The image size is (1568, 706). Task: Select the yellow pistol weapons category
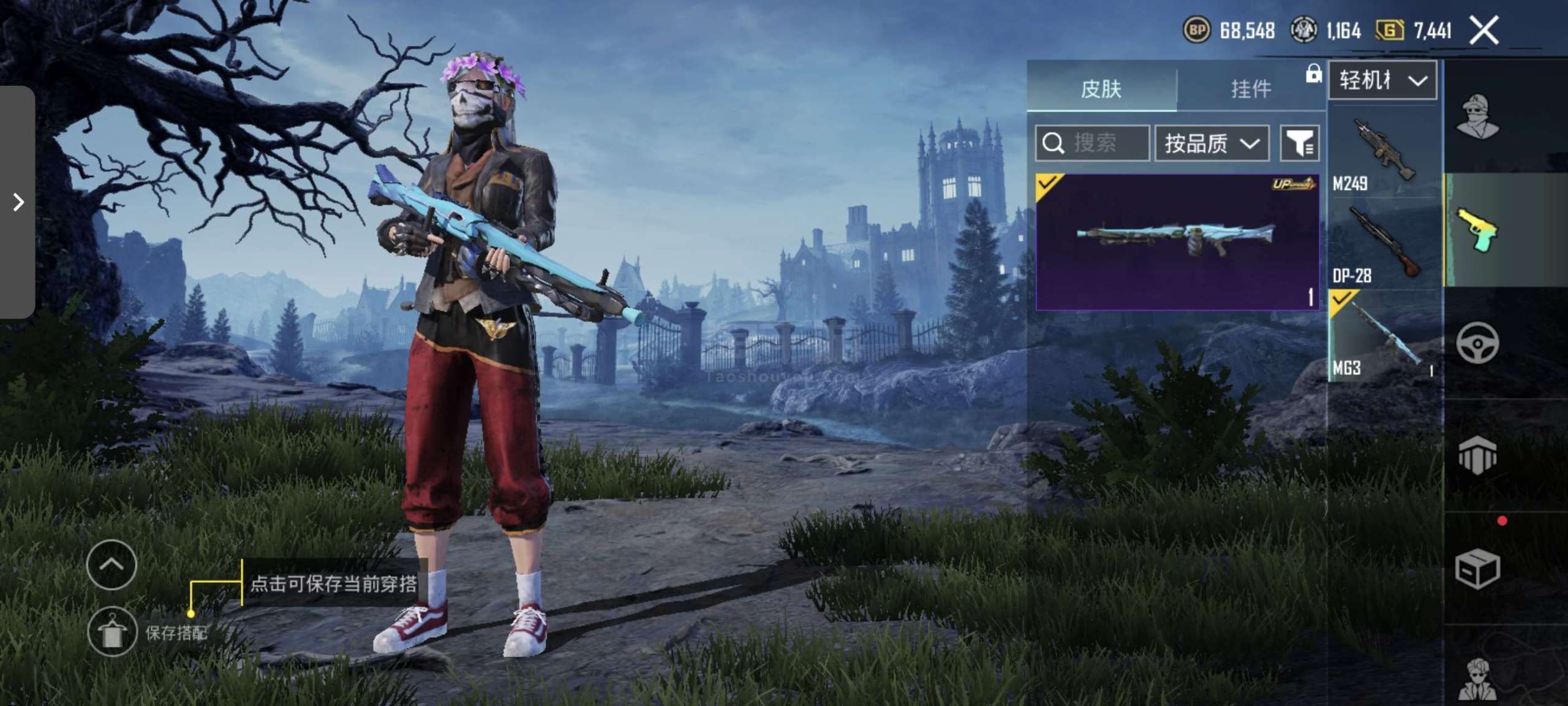[x=1477, y=230]
